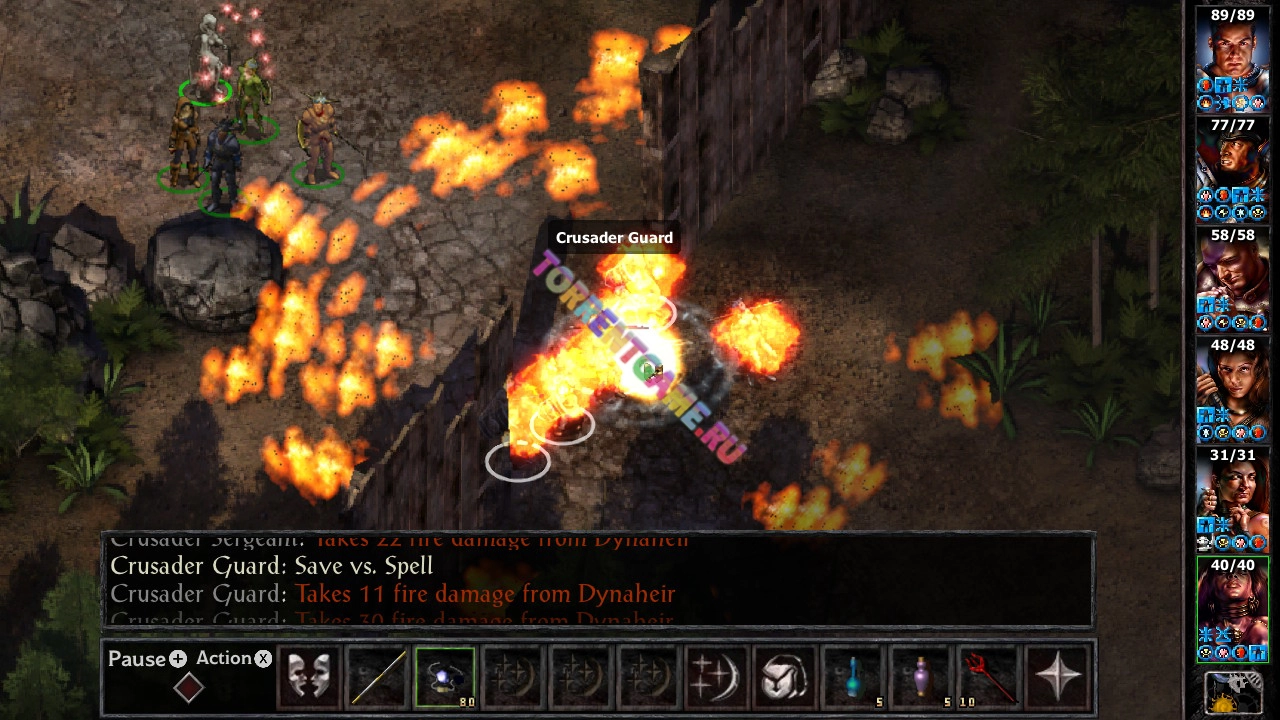Equip the quarterstaff weapon slot
The image size is (1280, 720).
point(377,677)
